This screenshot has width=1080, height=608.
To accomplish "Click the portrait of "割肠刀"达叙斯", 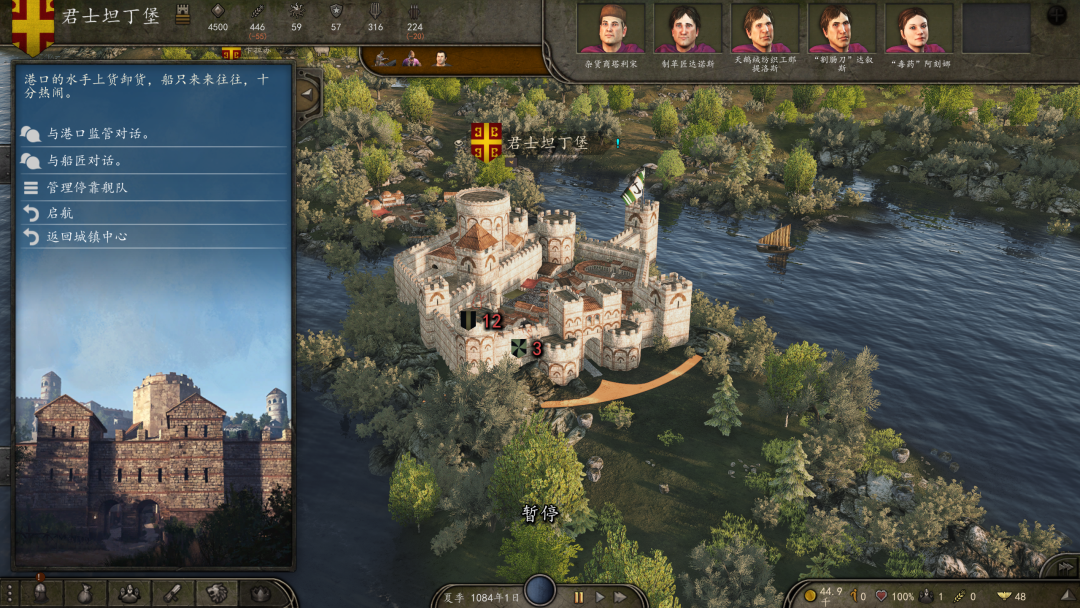I will 841,29.
